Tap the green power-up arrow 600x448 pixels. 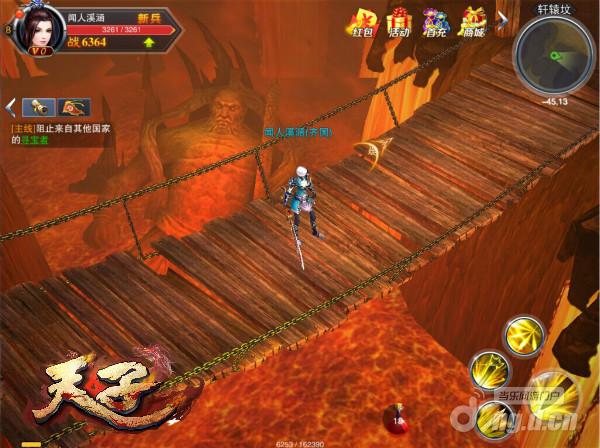149,42
